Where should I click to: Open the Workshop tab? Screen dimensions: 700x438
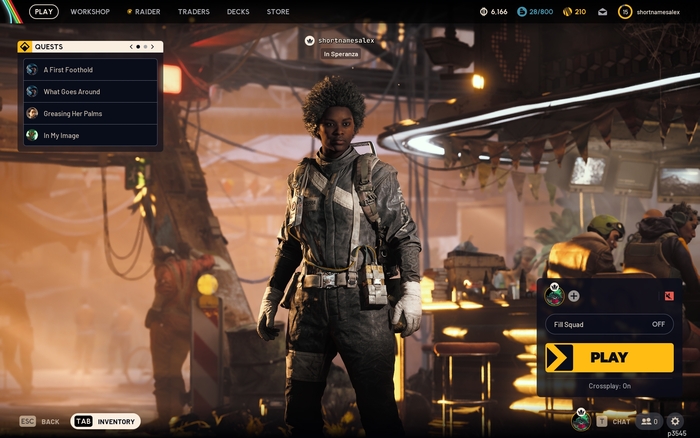pos(90,12)
